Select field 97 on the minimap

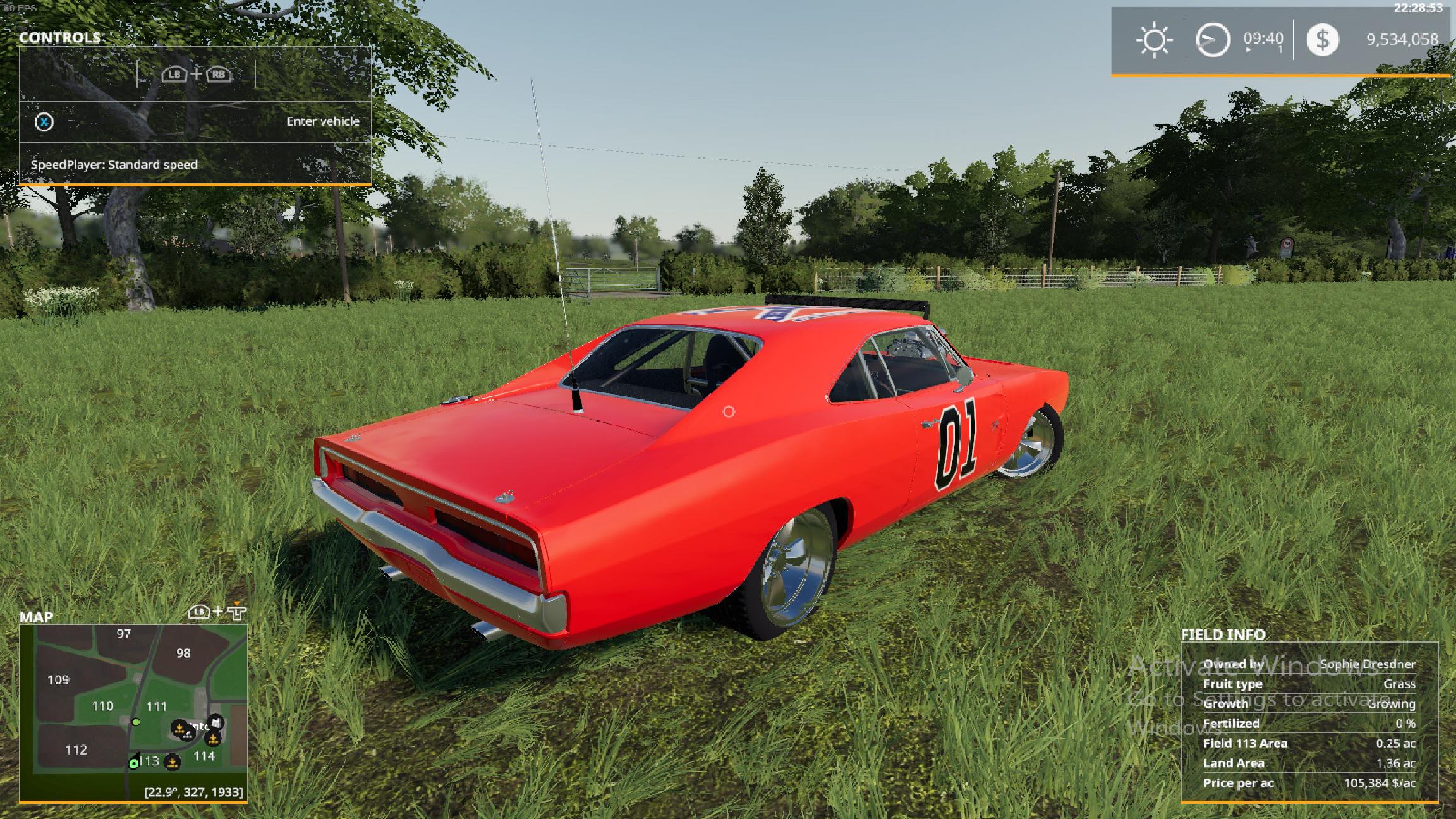pyautogui.click(x=123, y=634)
